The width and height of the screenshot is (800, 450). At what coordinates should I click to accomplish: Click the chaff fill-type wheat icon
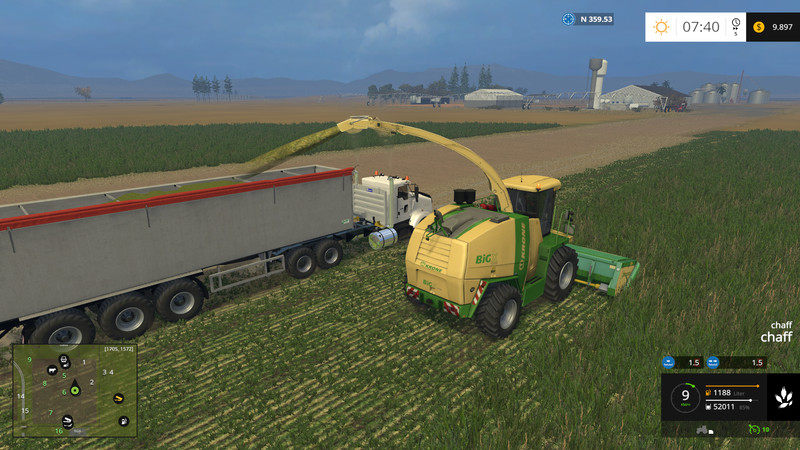coord(783,398)
